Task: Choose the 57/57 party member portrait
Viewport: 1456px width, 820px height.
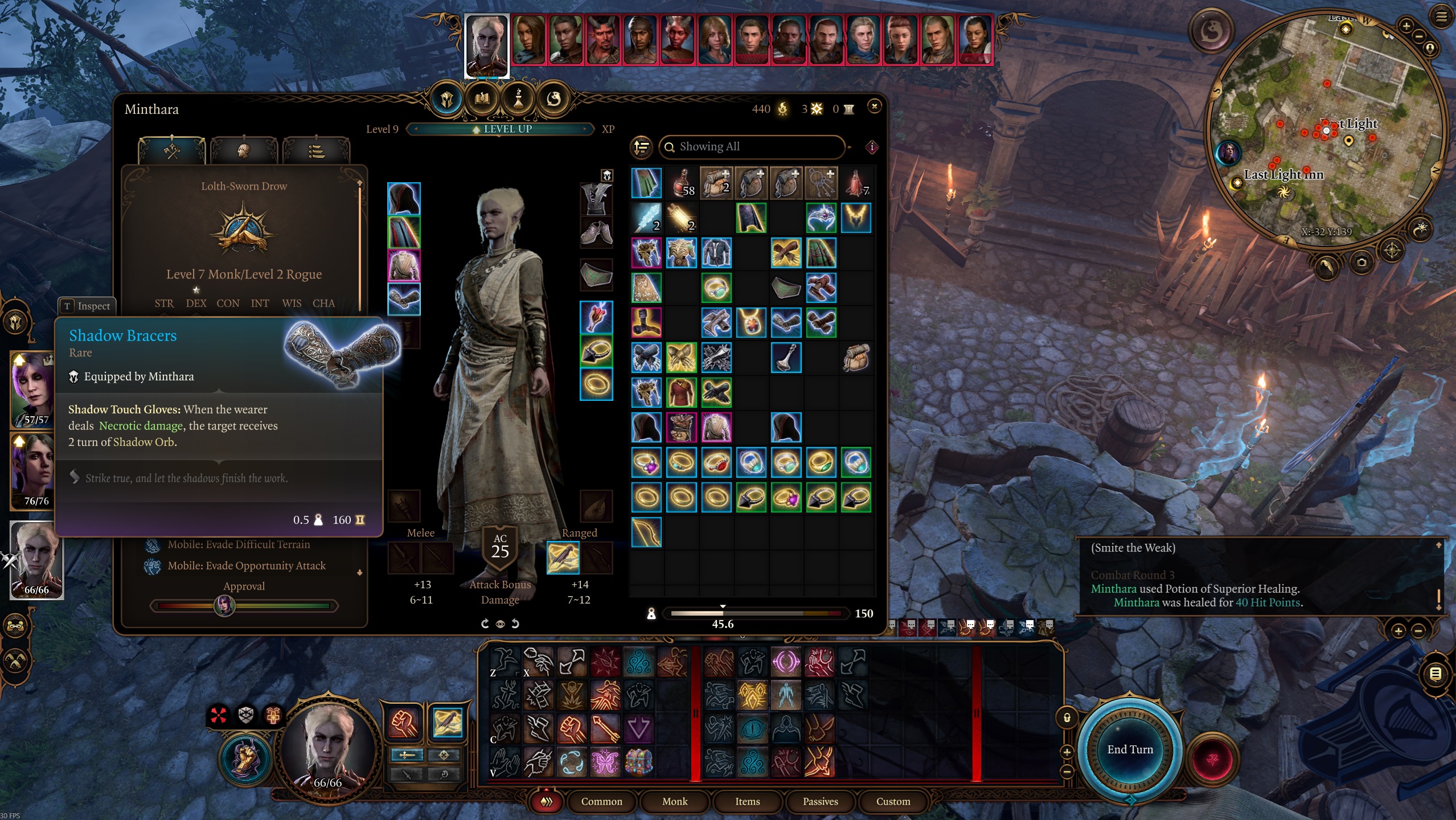Action: [x=33, y=389]
